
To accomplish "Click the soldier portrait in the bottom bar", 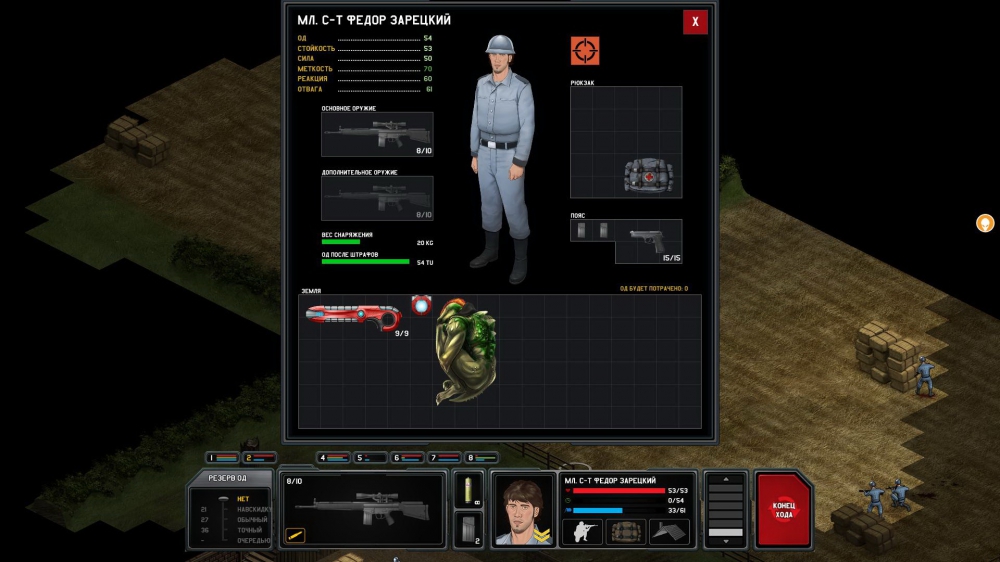I will pyautogui.click(x=524, y=509).
